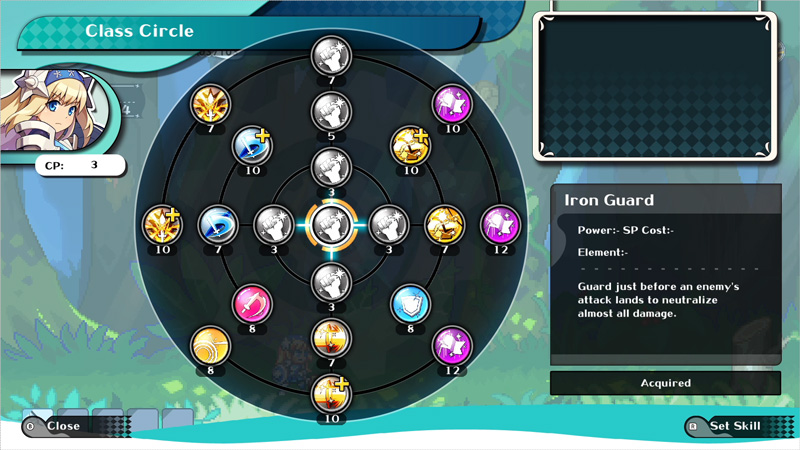Pick the golden sword-burst skill costing 7

pyautogui.click(x=210, y=104)
